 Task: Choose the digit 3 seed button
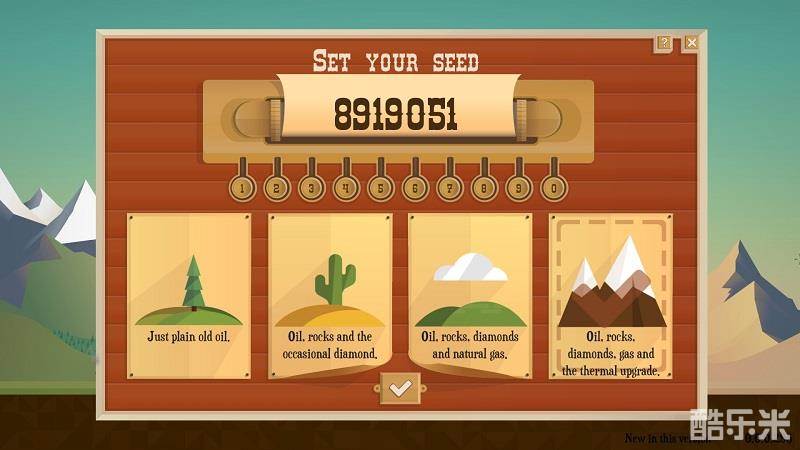click(312, 186)
